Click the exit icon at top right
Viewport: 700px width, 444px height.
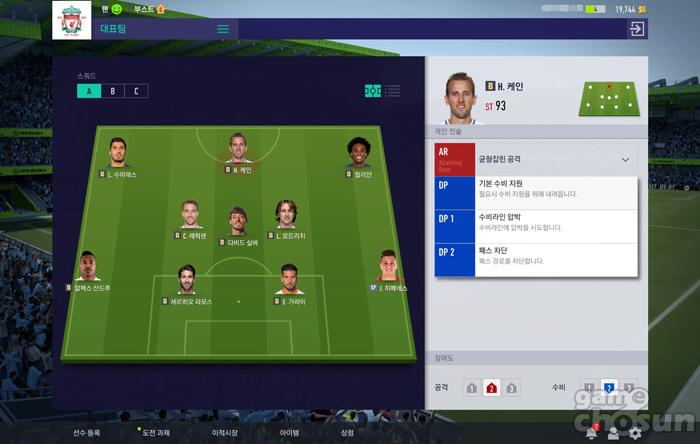pyautogui.click(x=636, y=29)
